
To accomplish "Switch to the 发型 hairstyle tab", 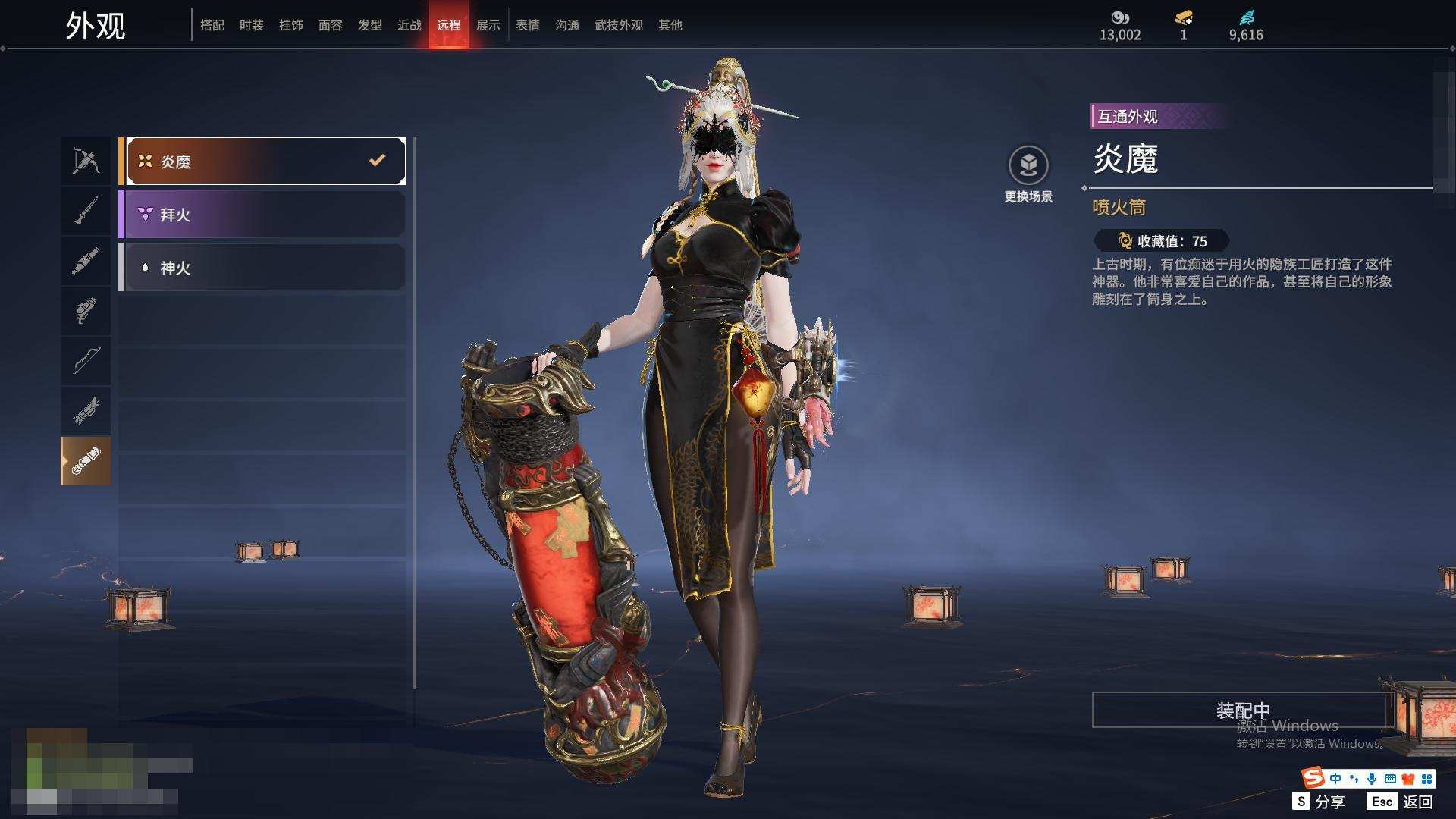I will 370,25.
